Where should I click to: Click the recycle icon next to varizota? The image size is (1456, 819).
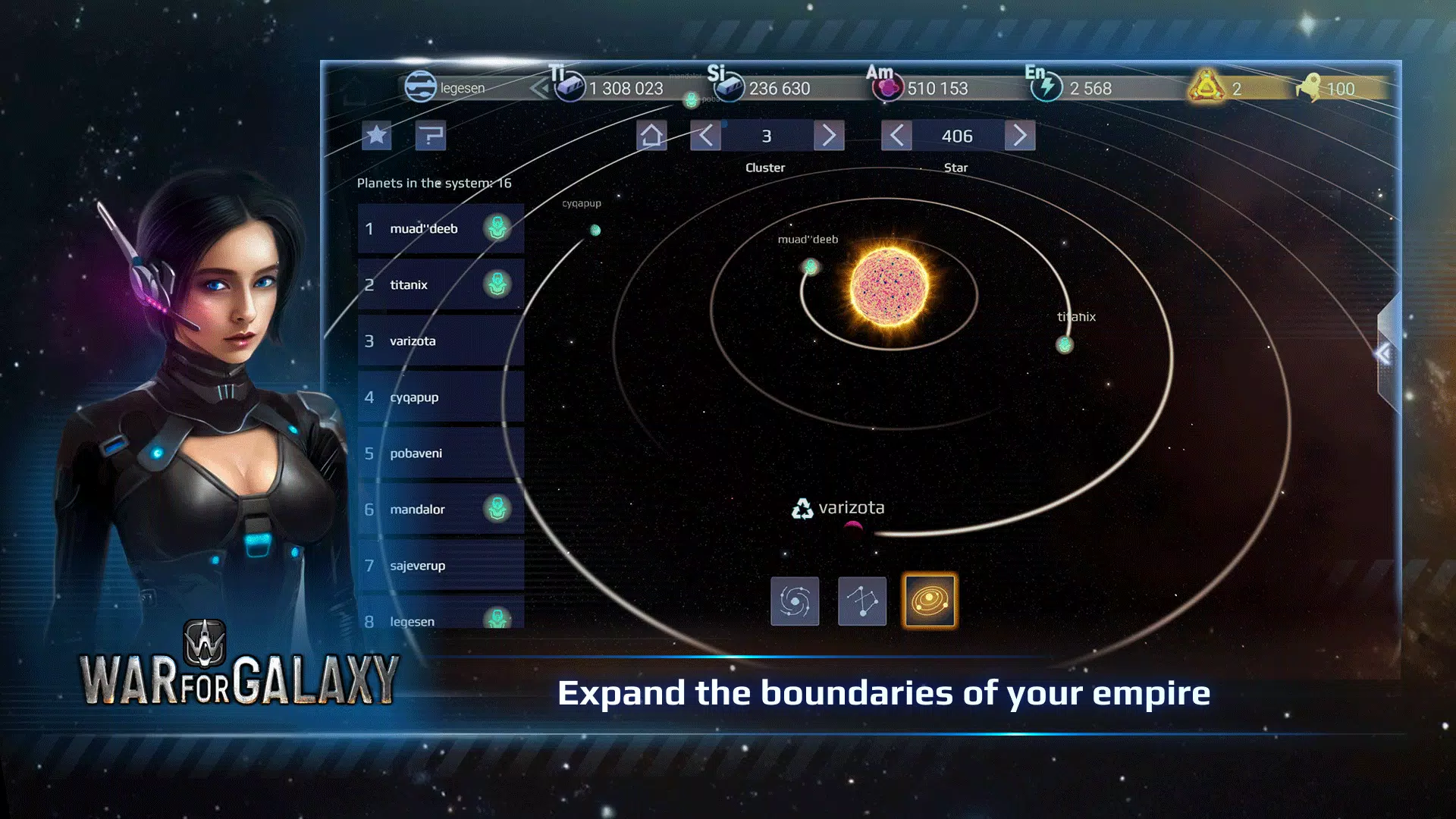803,507
